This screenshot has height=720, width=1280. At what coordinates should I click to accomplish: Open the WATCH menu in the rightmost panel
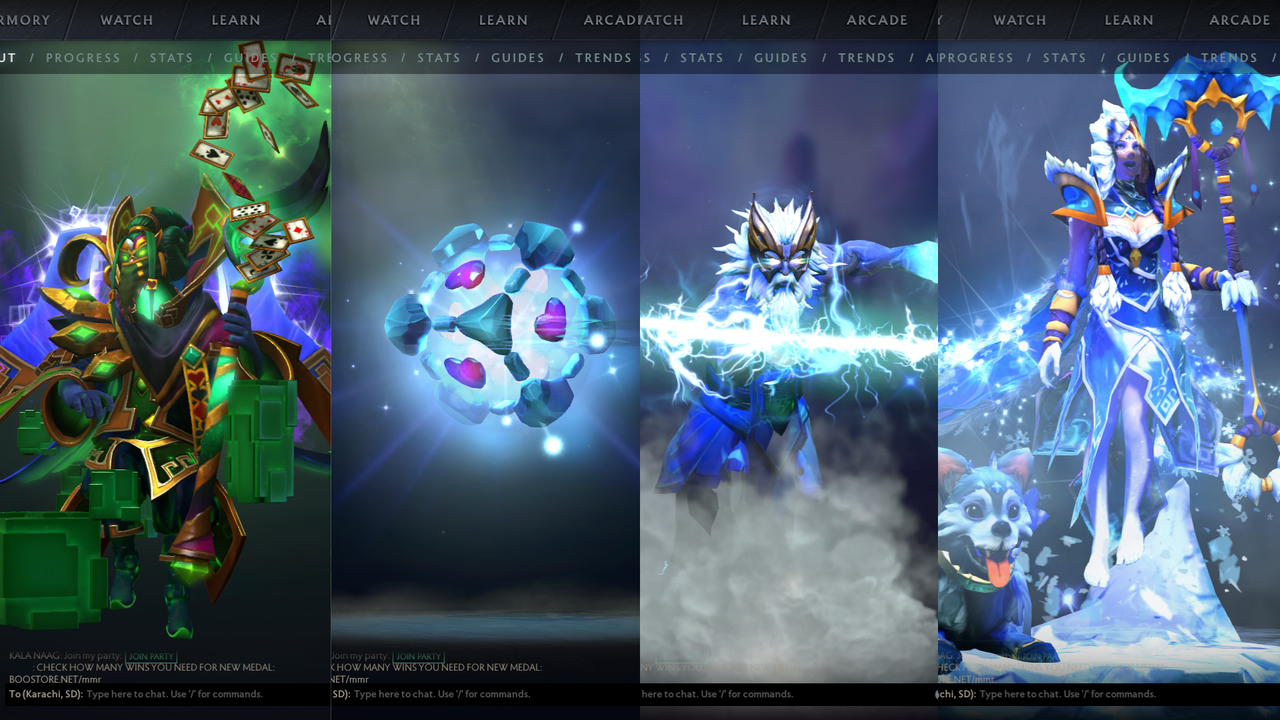pos(1019,20)
